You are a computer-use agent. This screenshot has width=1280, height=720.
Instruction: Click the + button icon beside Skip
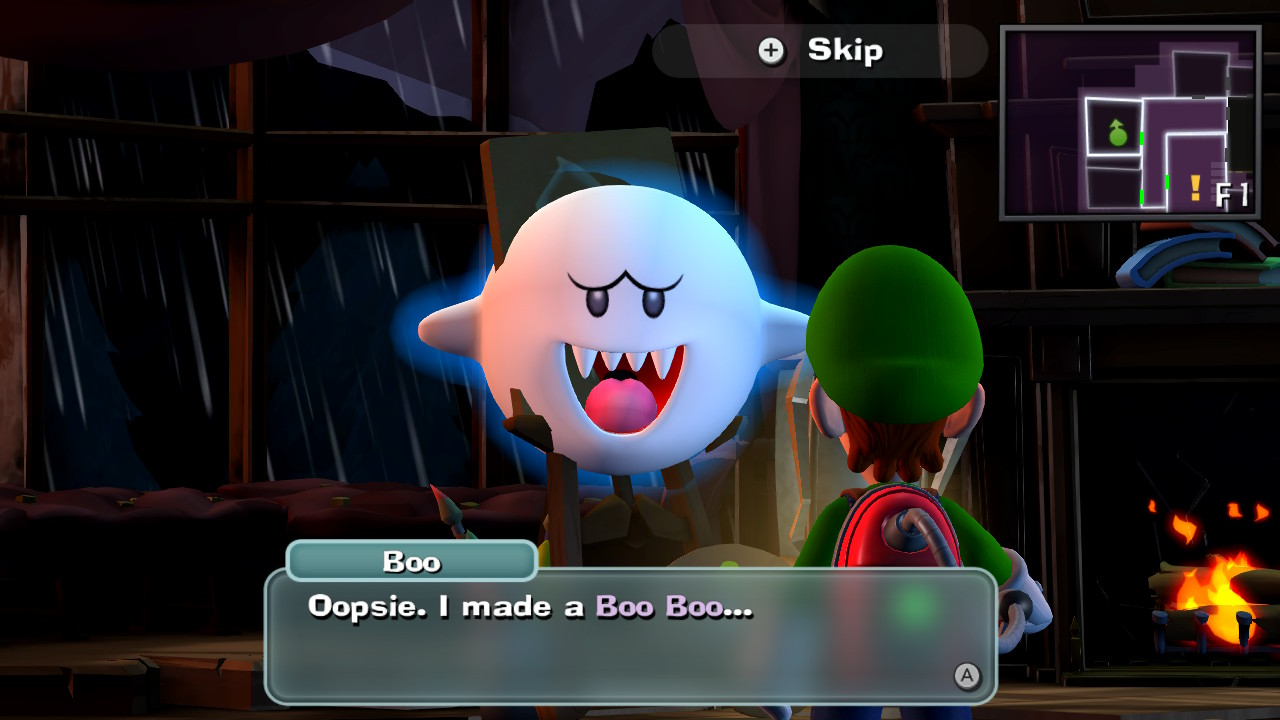point(770,51)
